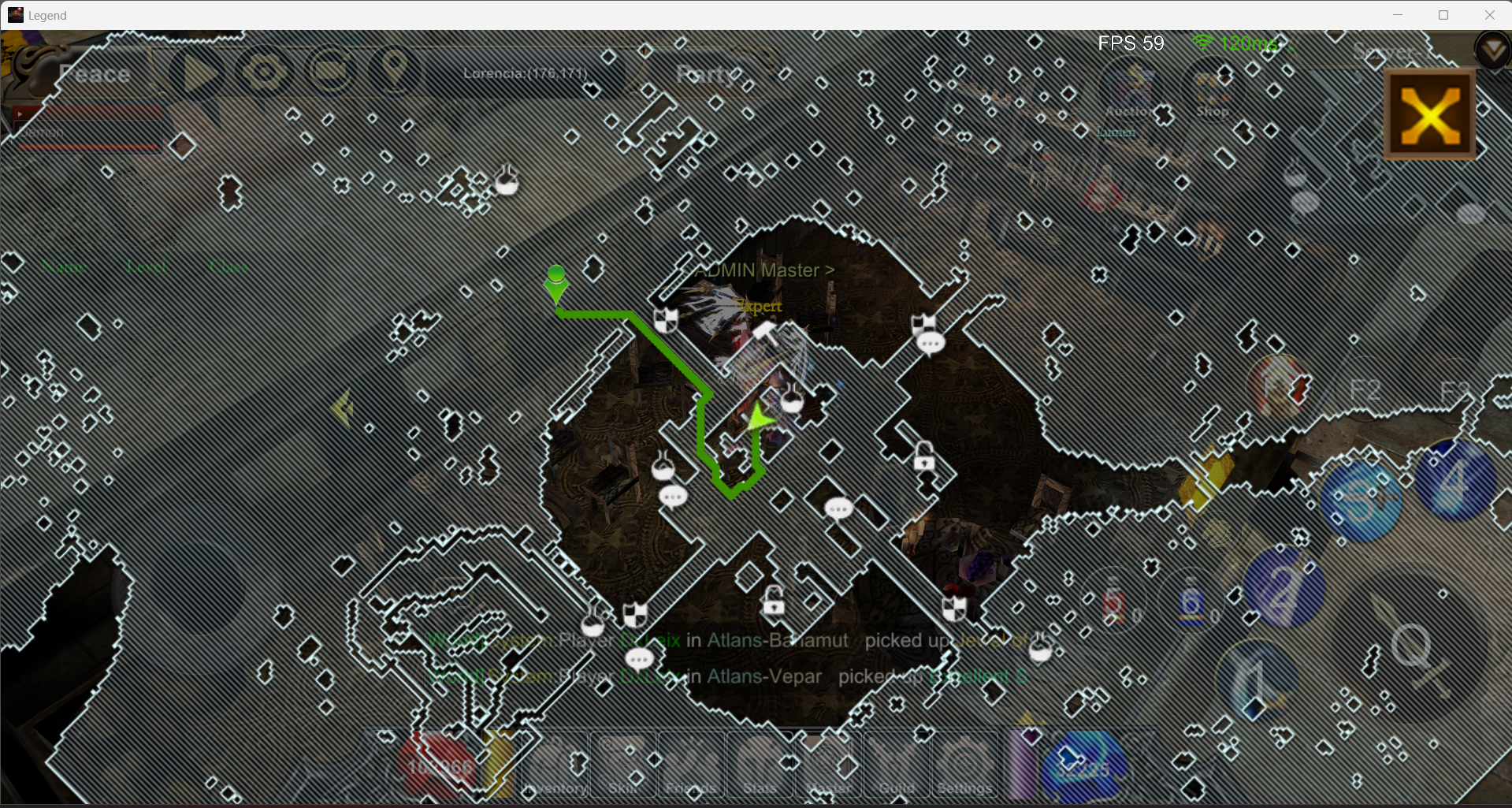Click the location pin icon in the top bar
The width and height of the screenshot is (1512, 808).
click(x=395, y=72)
